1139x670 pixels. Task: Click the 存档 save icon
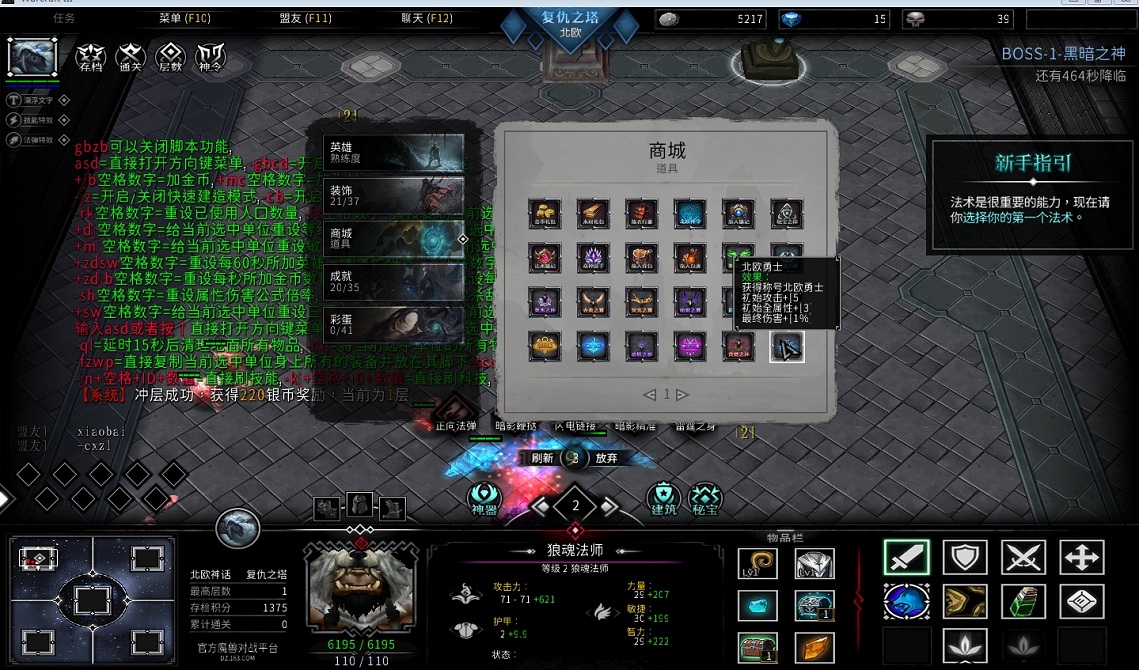click(91, 56)
